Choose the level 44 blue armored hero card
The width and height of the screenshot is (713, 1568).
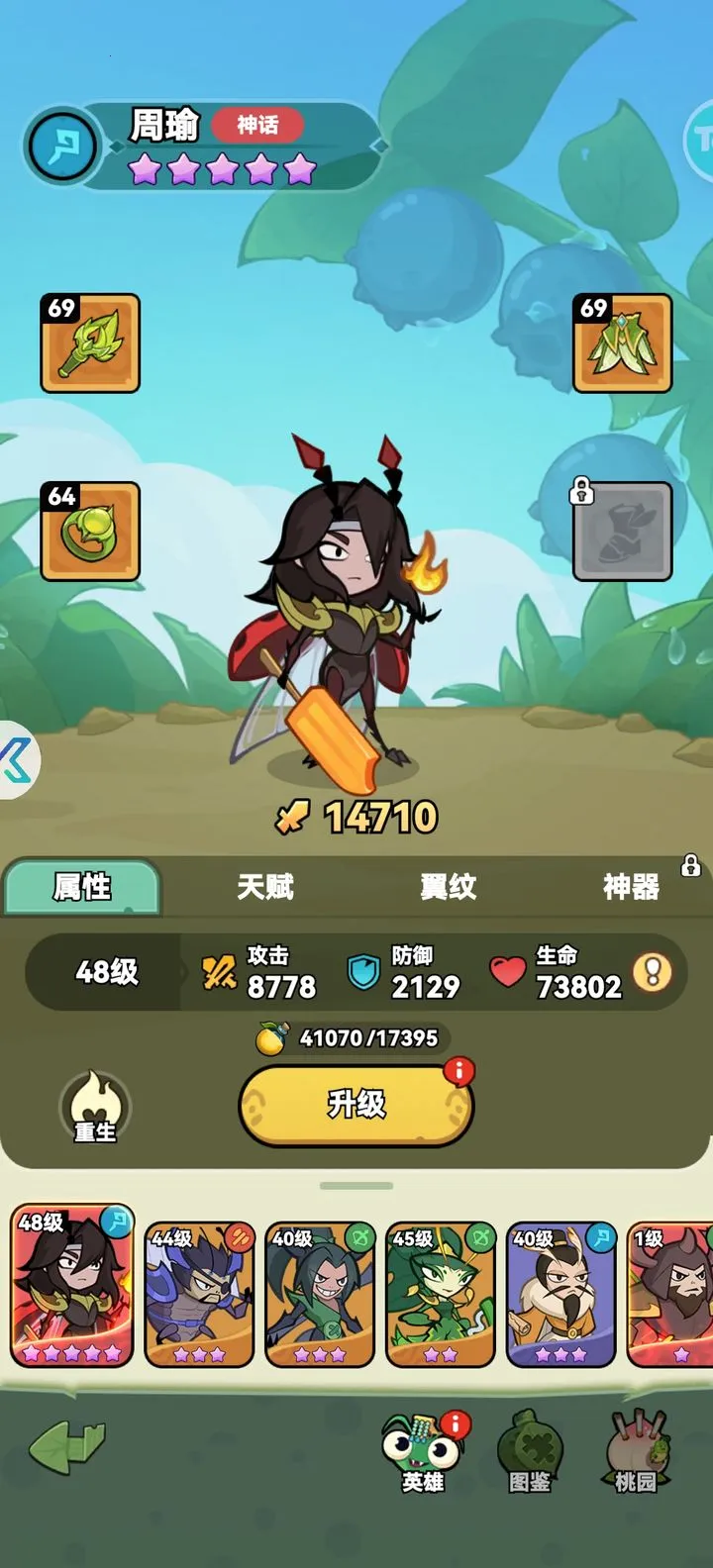pos(200,1293)
